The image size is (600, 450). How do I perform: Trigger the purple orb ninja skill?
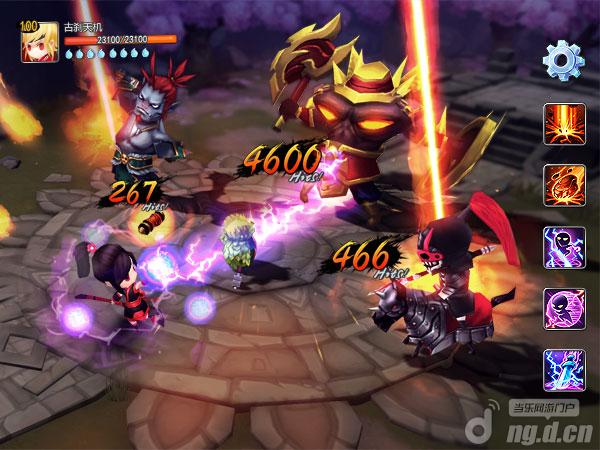(563, 308)
